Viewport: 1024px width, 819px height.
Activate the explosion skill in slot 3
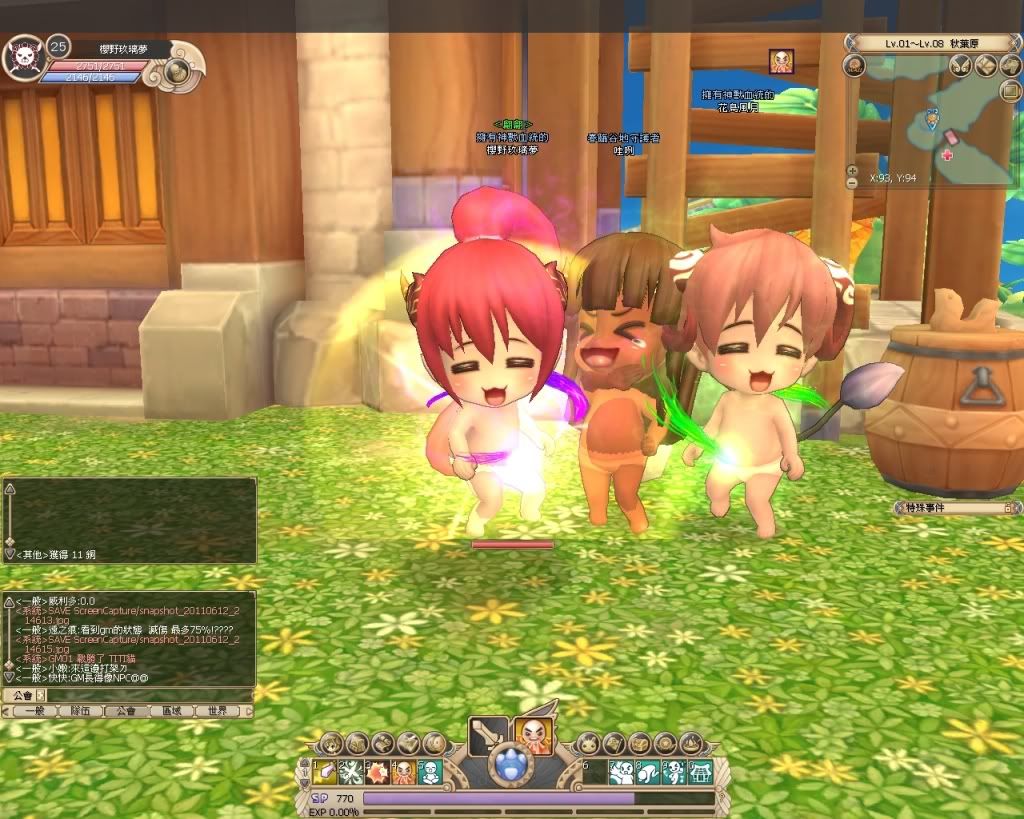(379, 771)
